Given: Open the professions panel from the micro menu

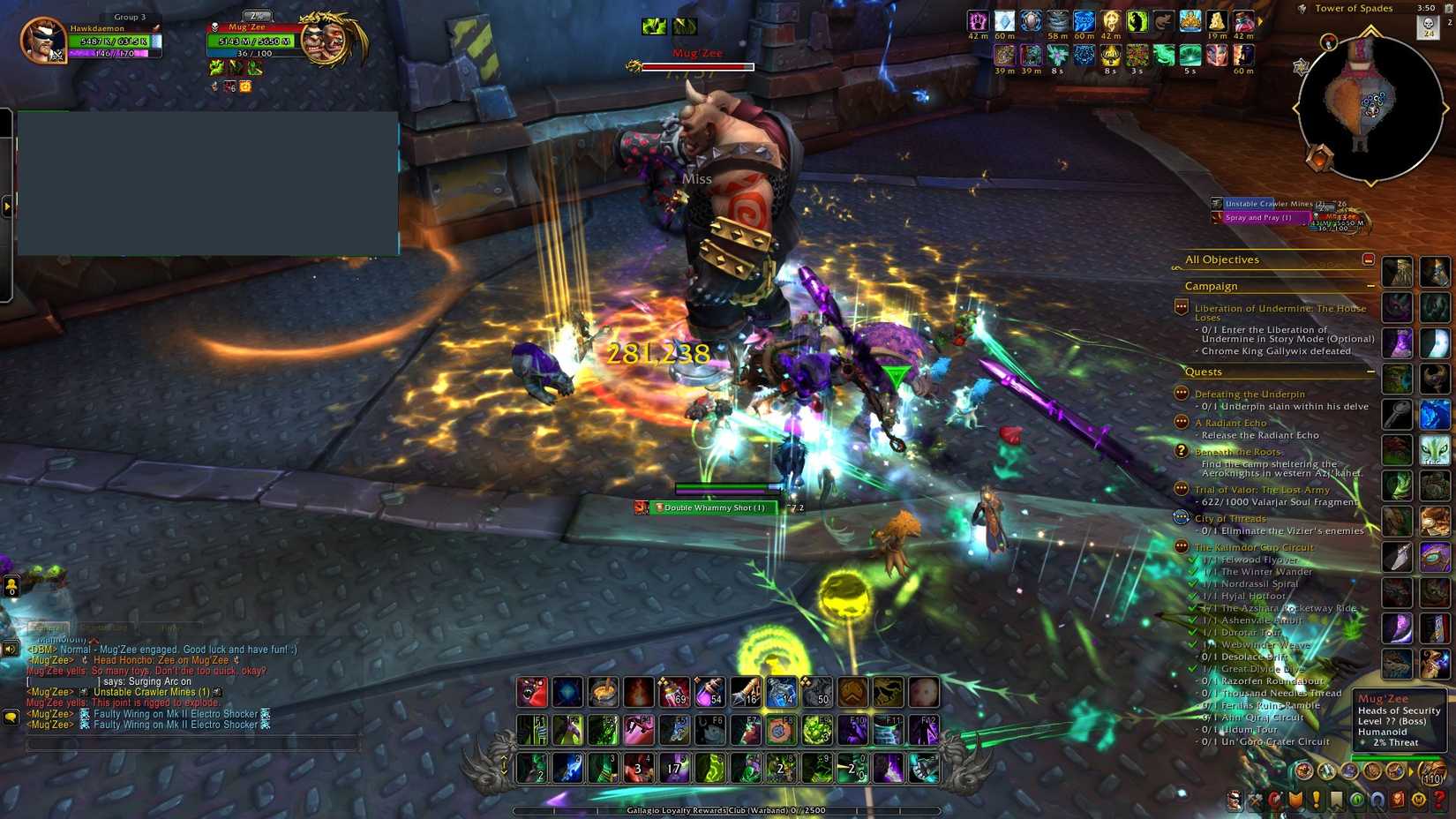Looking at the screenshot, I should pyautogui.click(x=1257, y=800).
